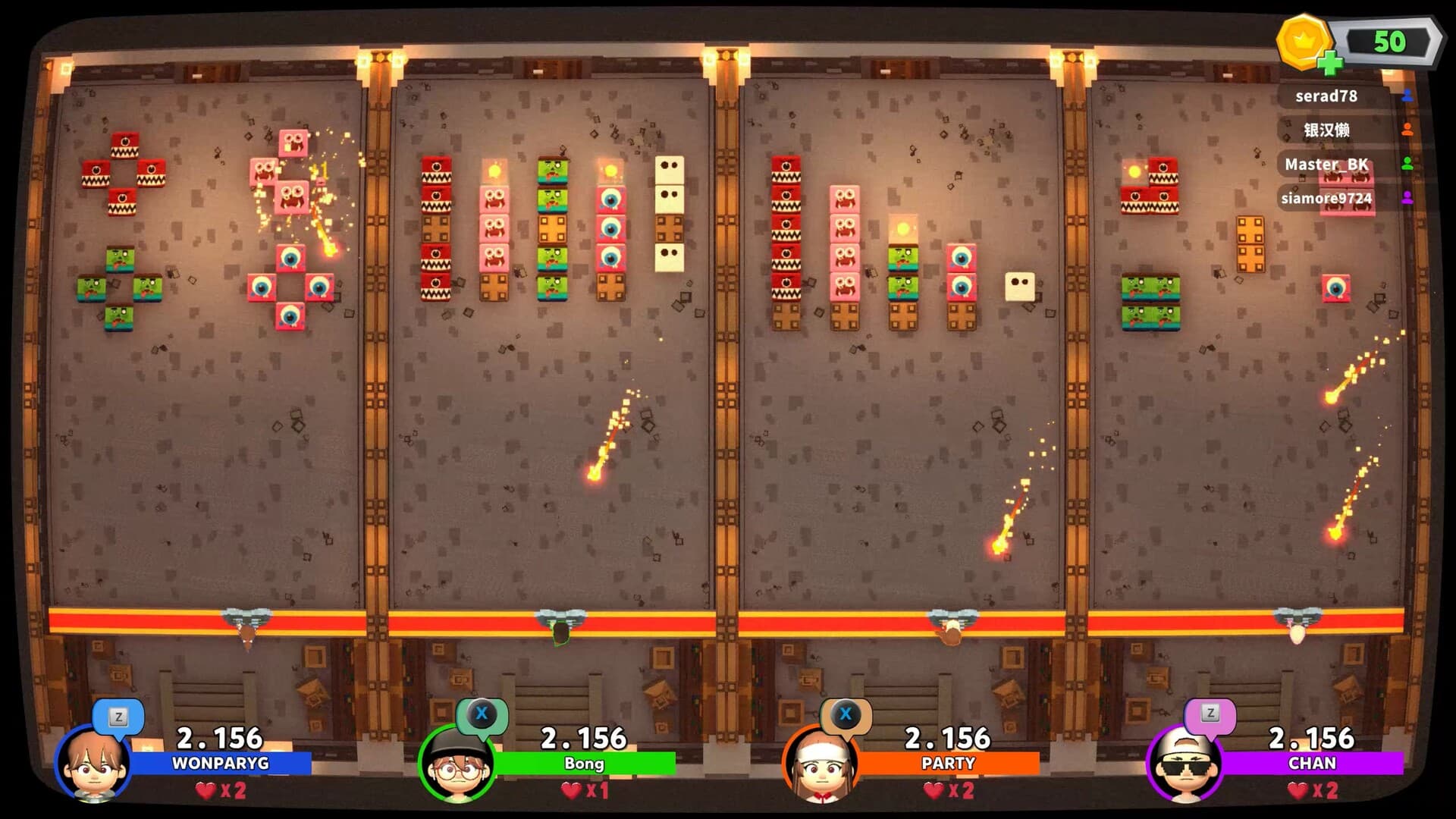Click siamore9724's purple player status icon
This screenshot has width=1456, height=819.
[1407, 196]
